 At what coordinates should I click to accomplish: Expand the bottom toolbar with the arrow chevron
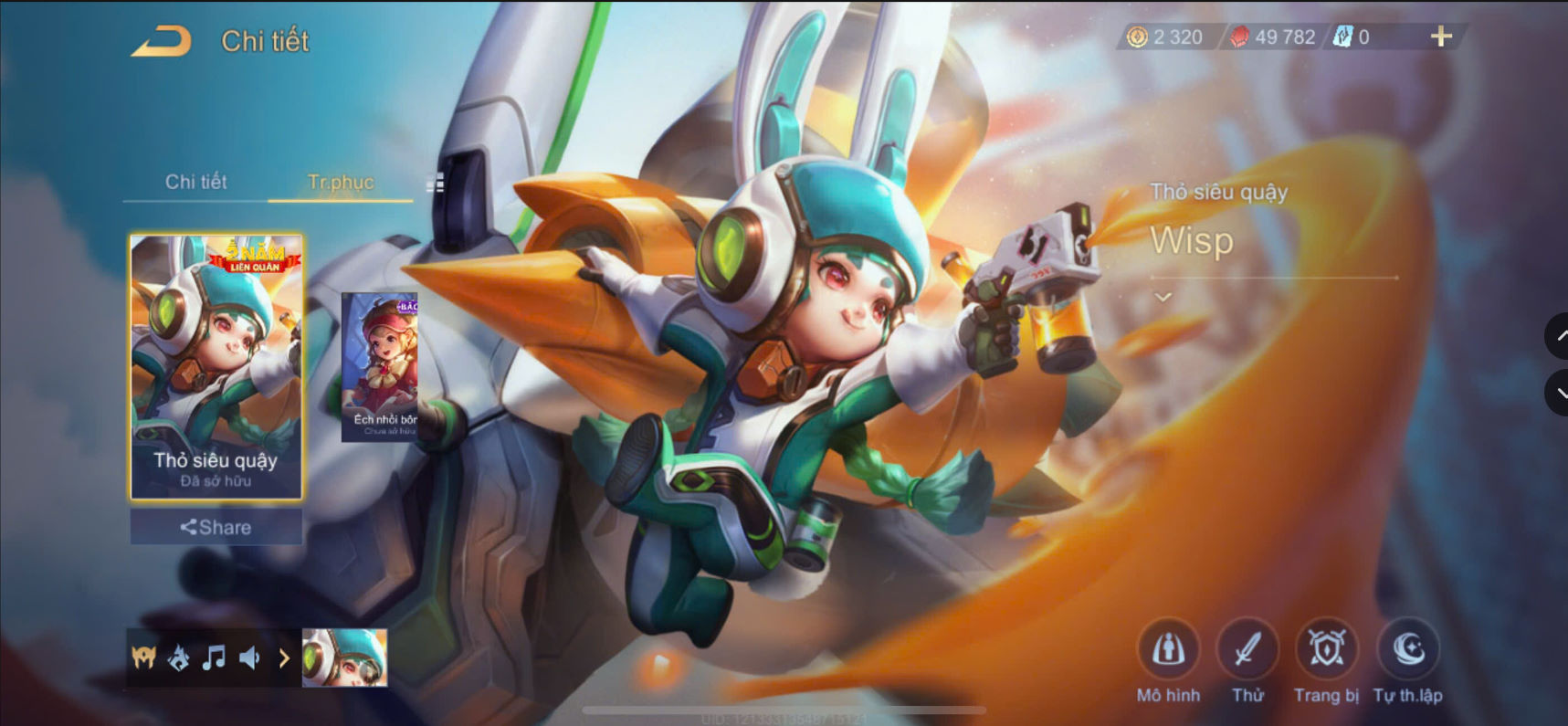(284, 657)
